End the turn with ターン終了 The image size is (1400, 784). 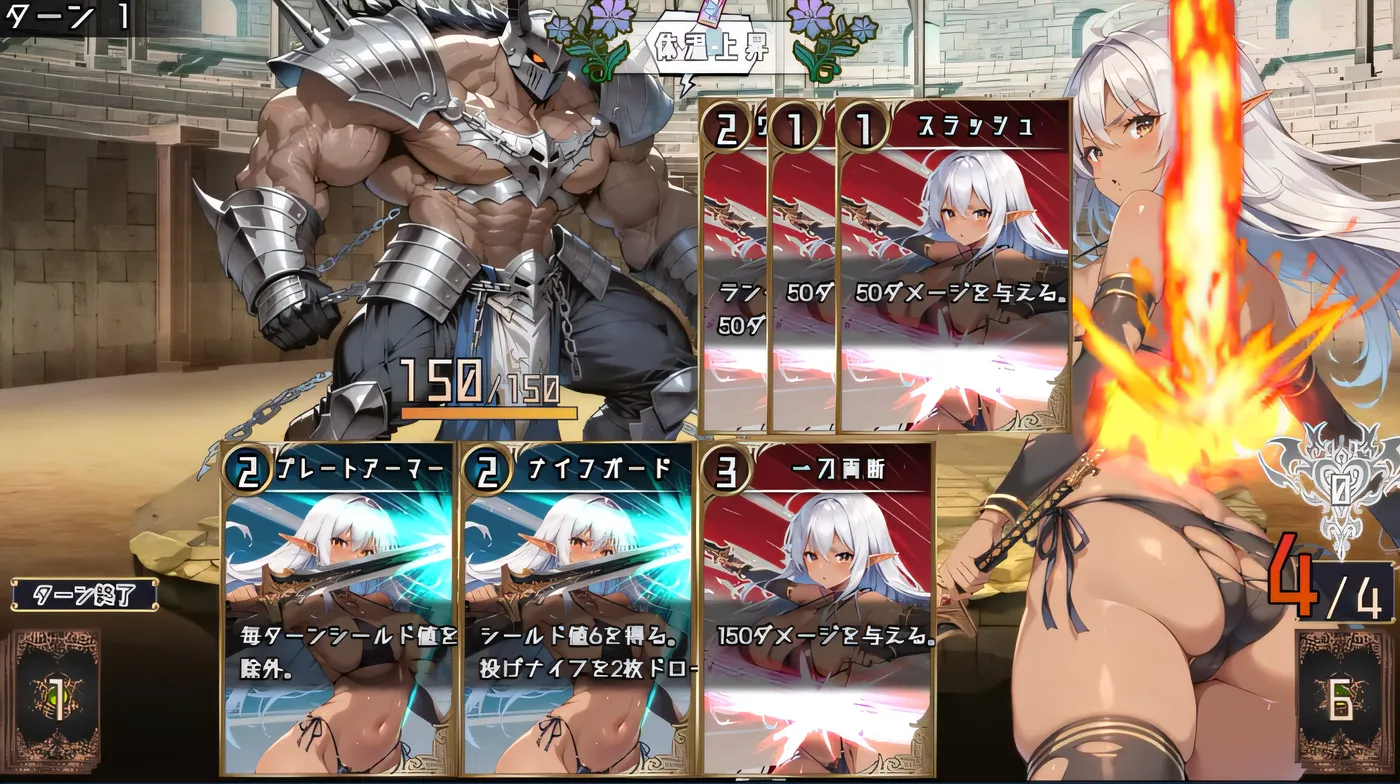[84, 595]
